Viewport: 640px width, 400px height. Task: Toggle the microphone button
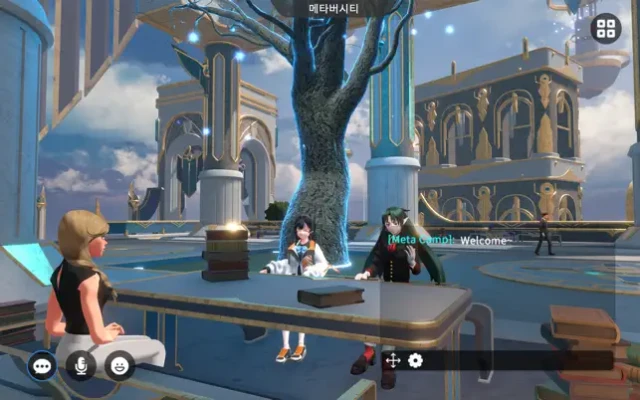coord(81,366)
